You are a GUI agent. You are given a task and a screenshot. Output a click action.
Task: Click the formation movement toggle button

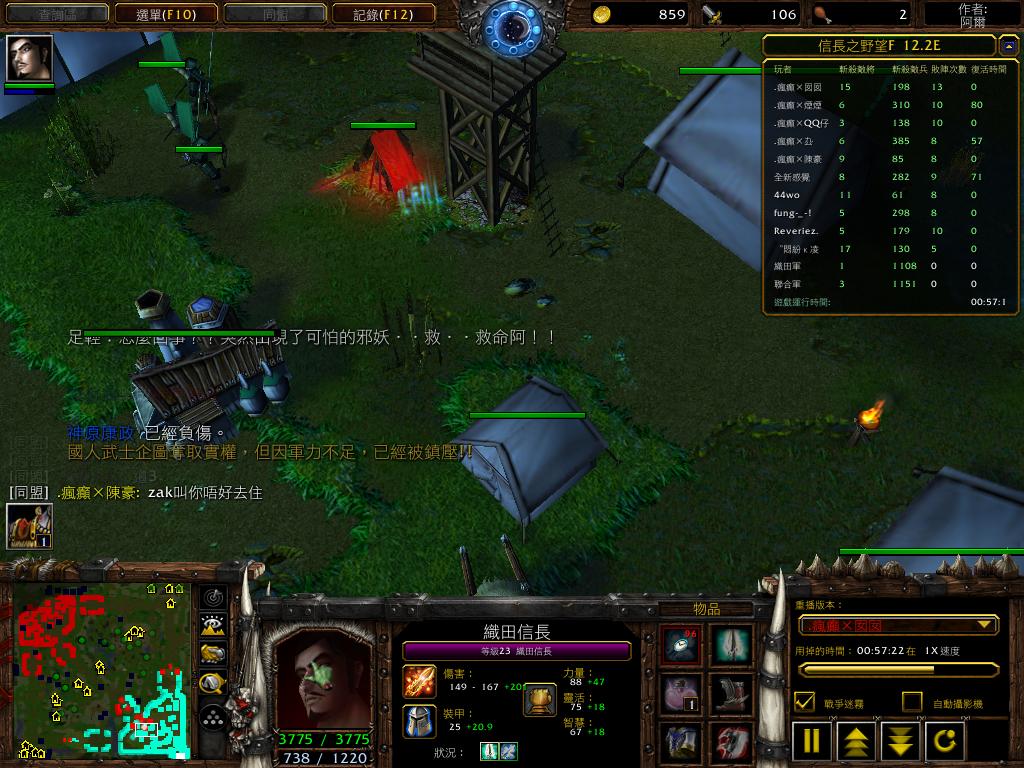pyautogui.click(x=213, y=717)
